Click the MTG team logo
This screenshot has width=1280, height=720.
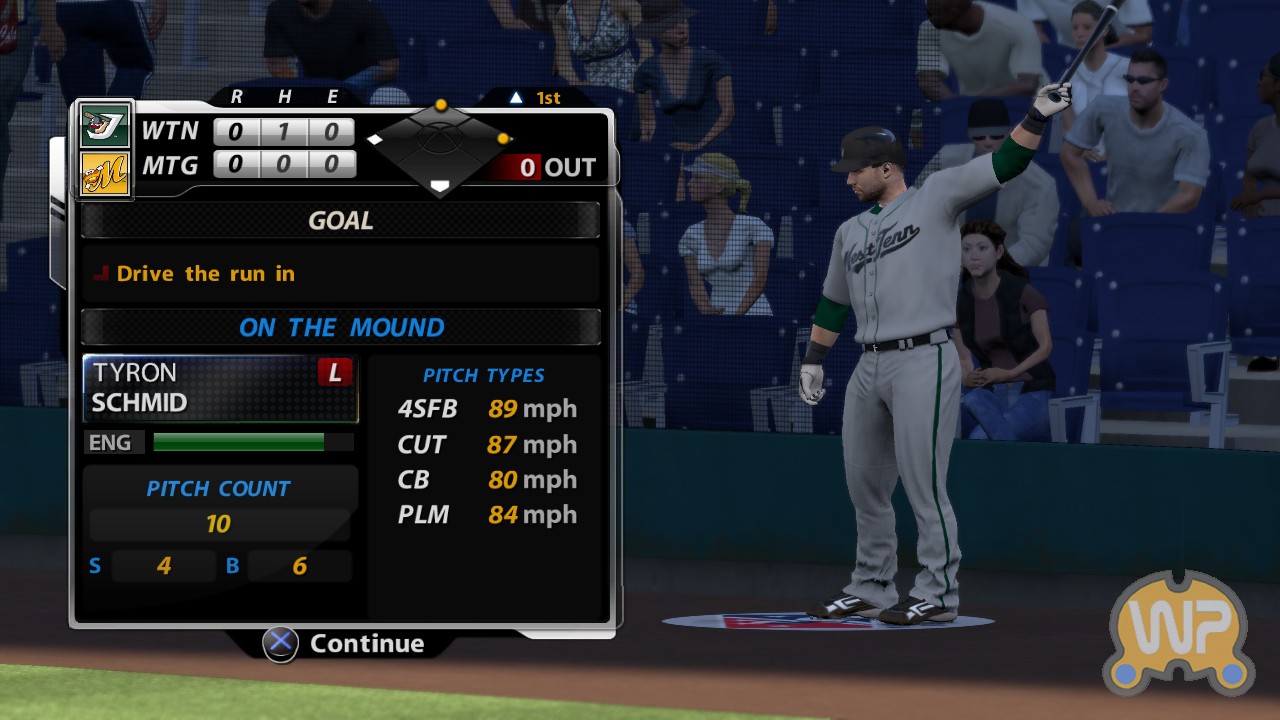[x=105, y=173]
